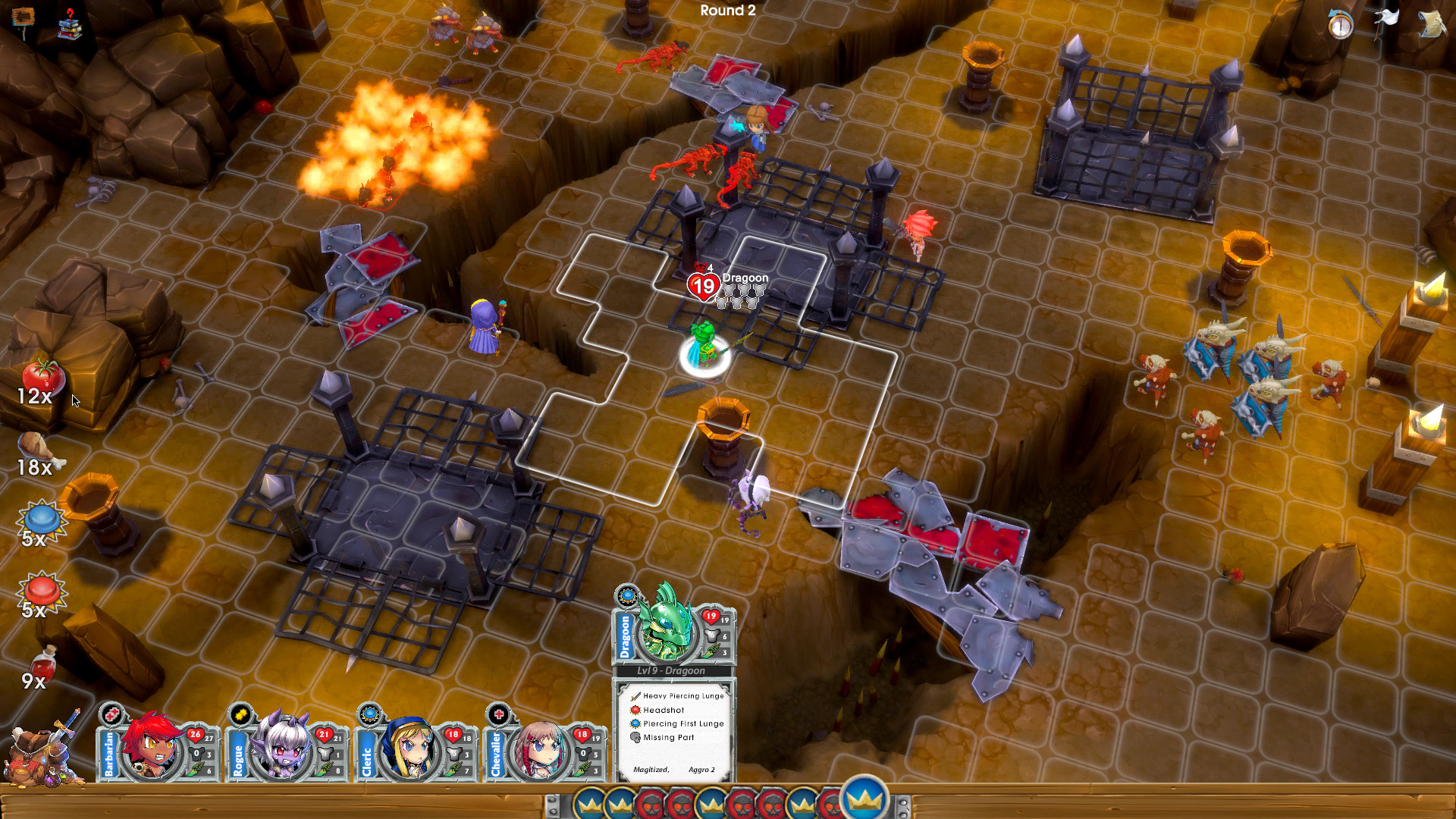Select the tomato item showing 12x

tap(42, 375)
